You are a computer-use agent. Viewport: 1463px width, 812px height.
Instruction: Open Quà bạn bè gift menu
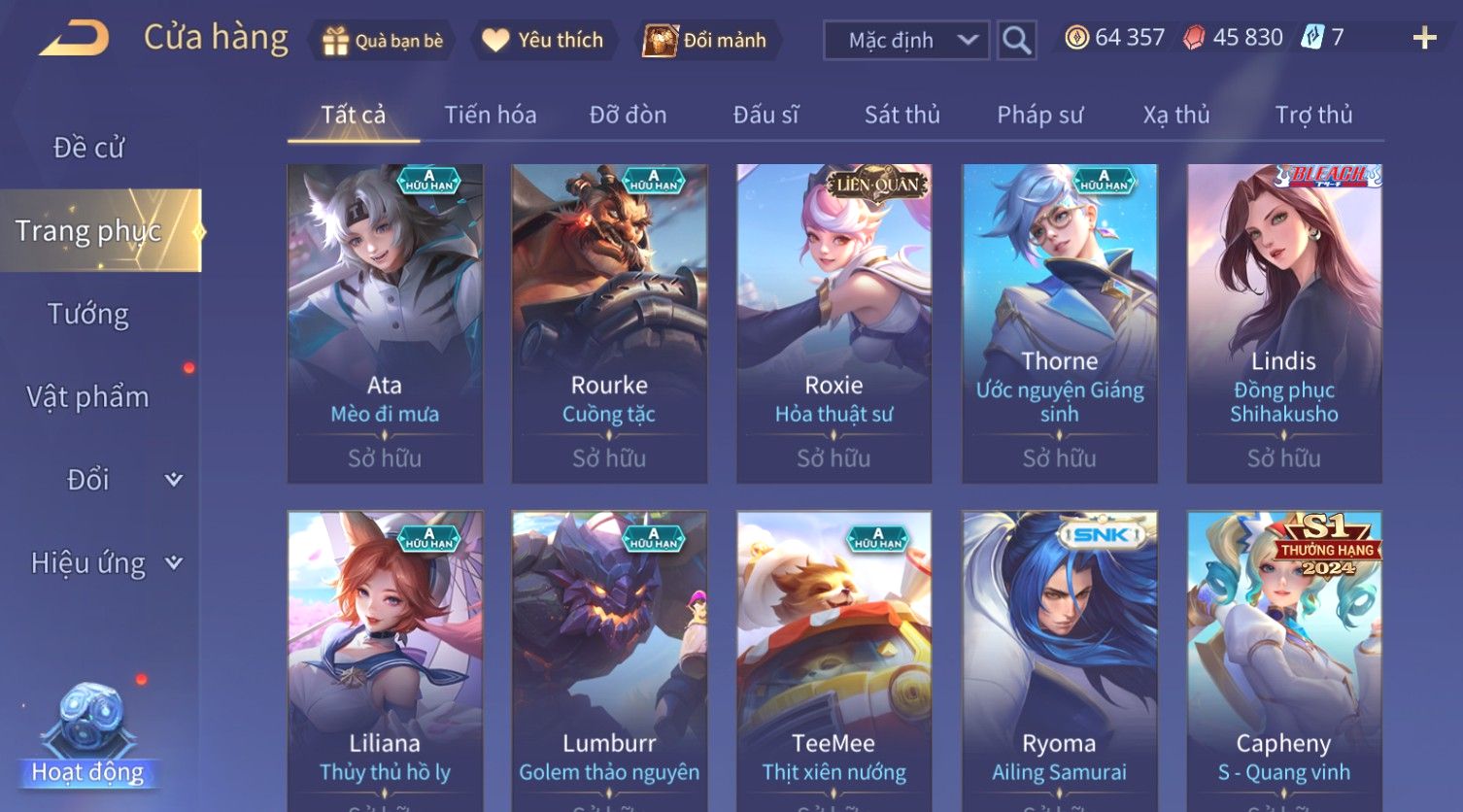[383, 41]
